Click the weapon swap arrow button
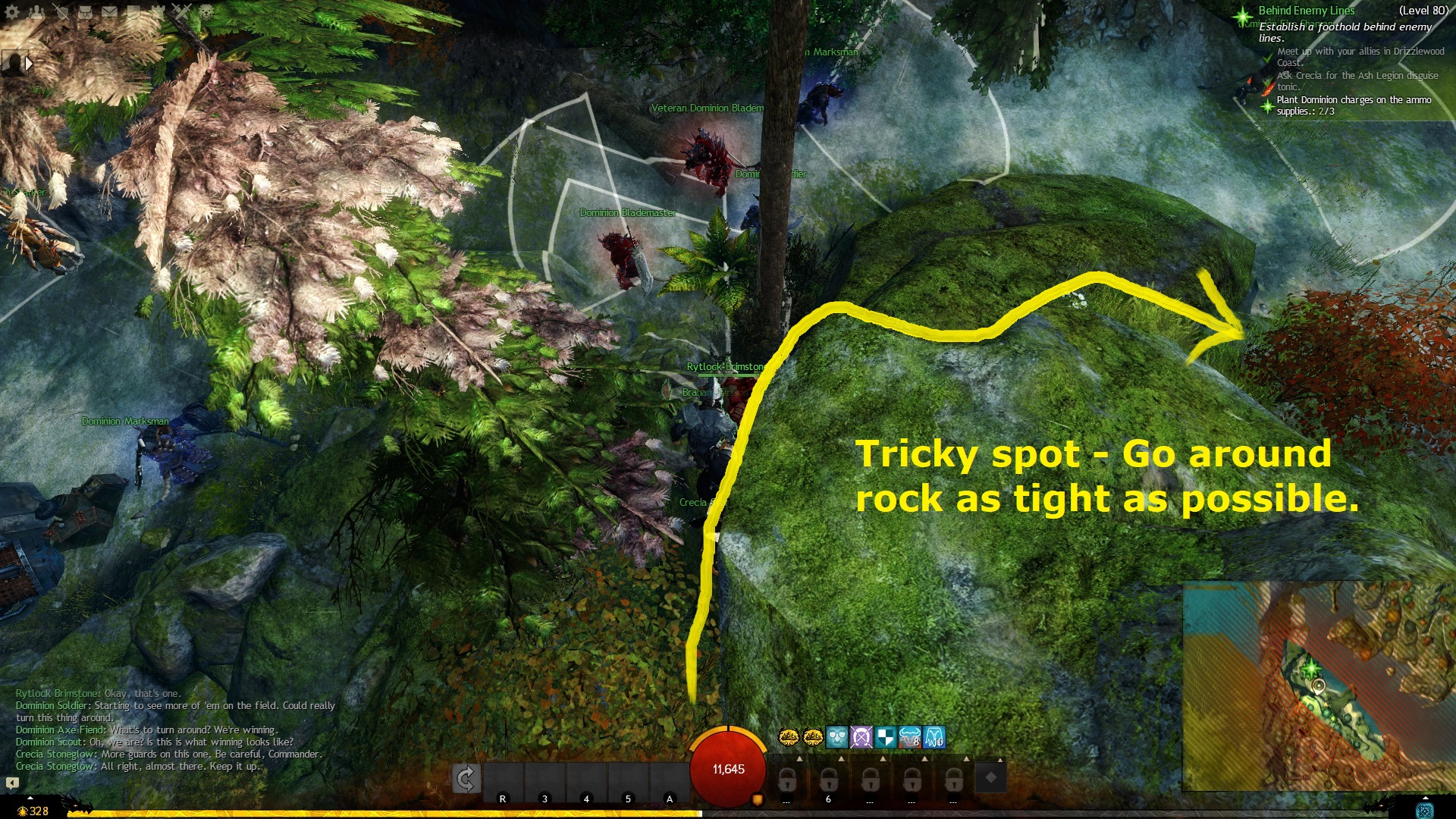Image resolution: width=1456 pixels, height=819 pixels. pyautogui.click(x=466, y=778)
